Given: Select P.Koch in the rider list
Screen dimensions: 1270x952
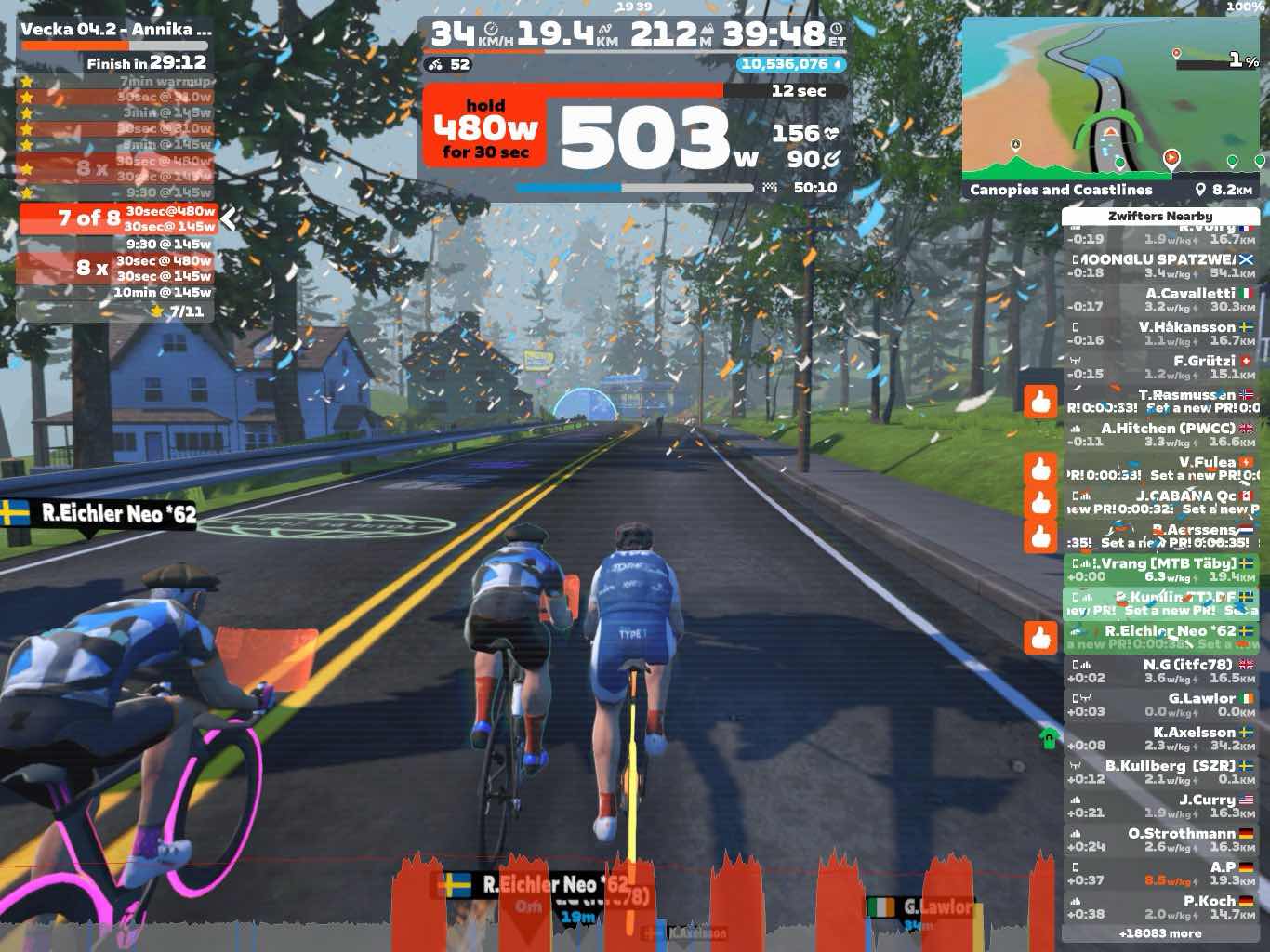Looking at the screenshot, I should pyautogui.click(x=1160, y=906).
